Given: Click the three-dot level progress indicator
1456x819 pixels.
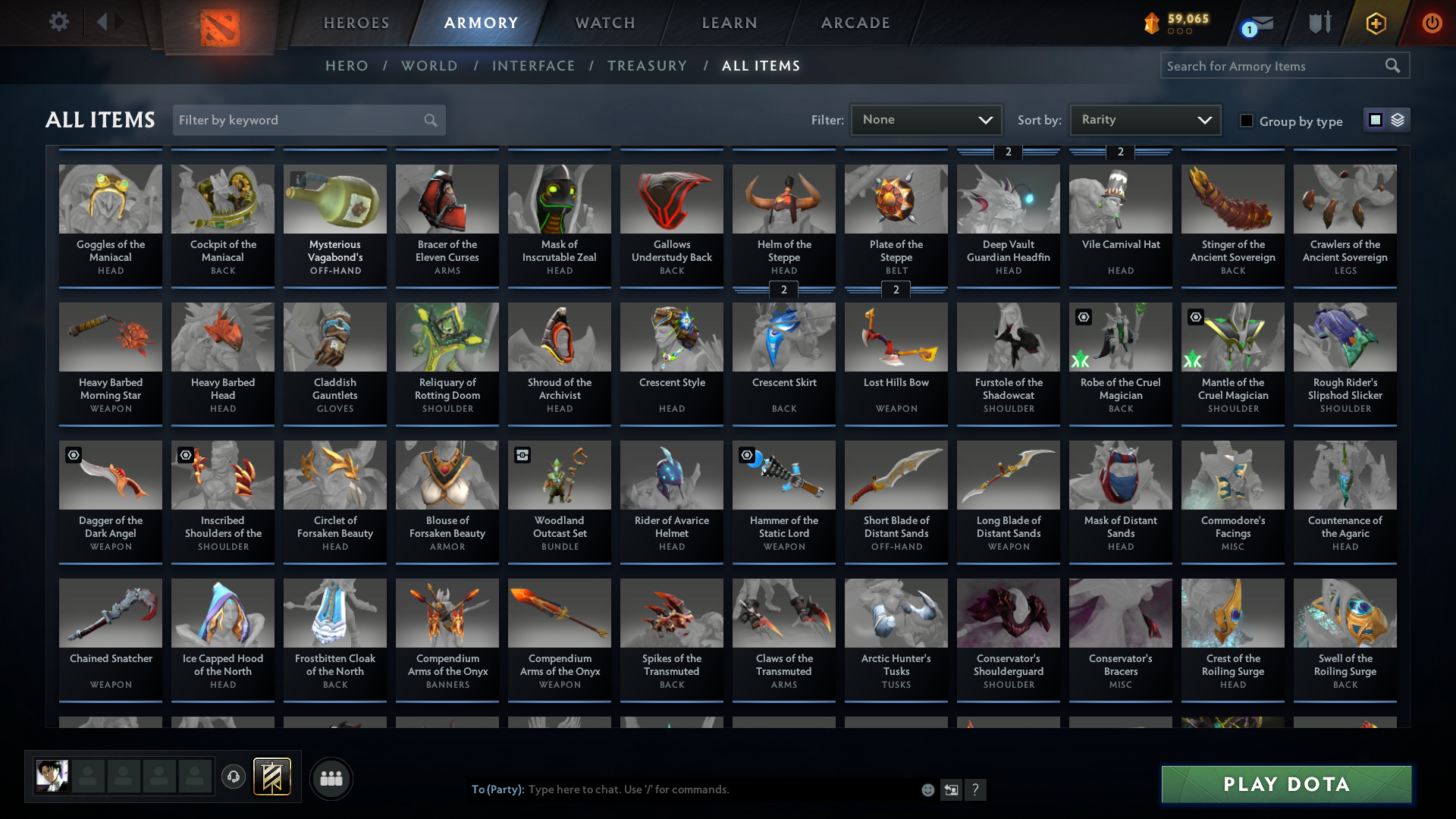Looking at the screenshot, I should tap(1178, 31).
